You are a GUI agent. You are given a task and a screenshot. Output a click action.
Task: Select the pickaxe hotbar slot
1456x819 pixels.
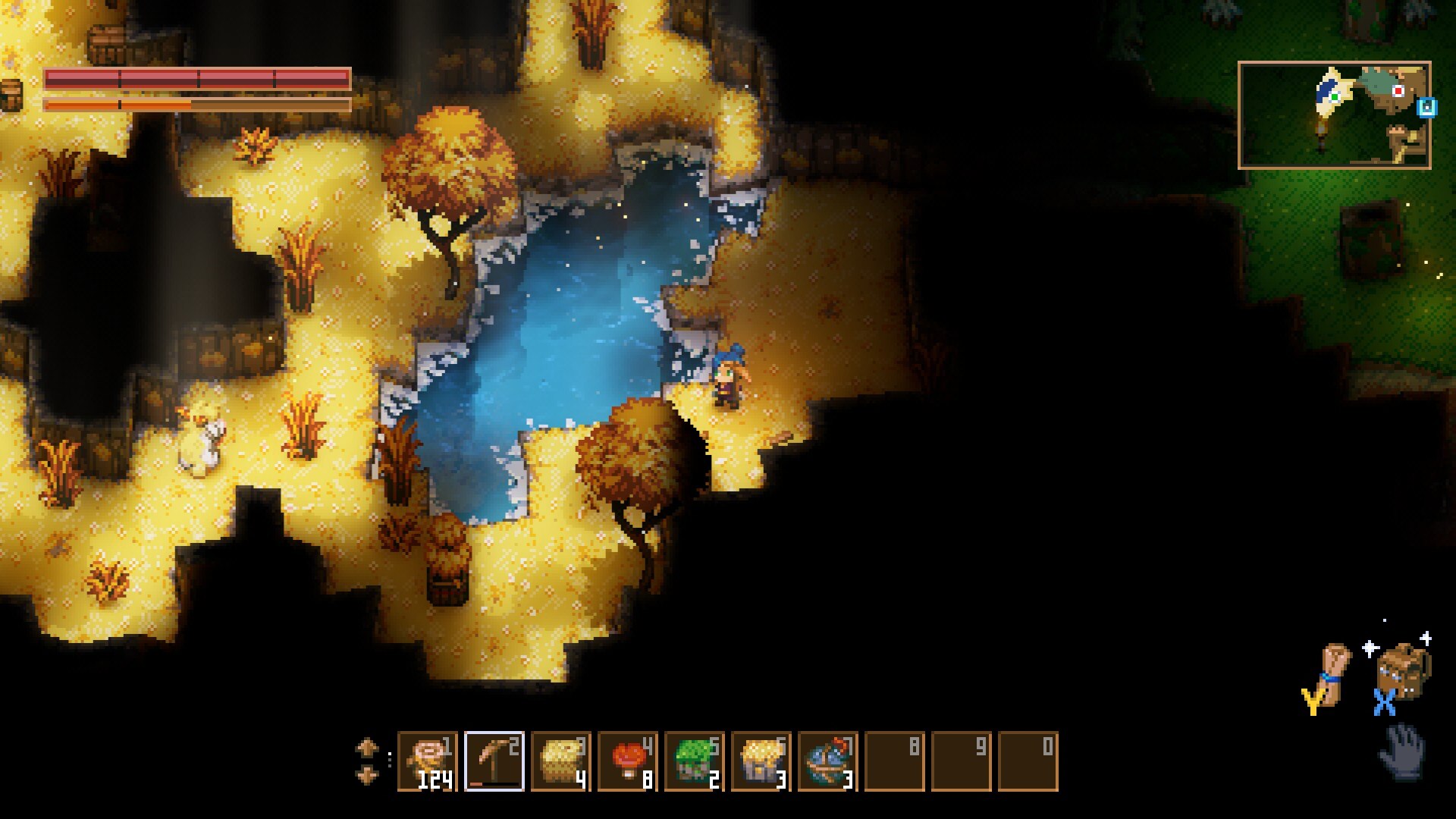[494, 761]
